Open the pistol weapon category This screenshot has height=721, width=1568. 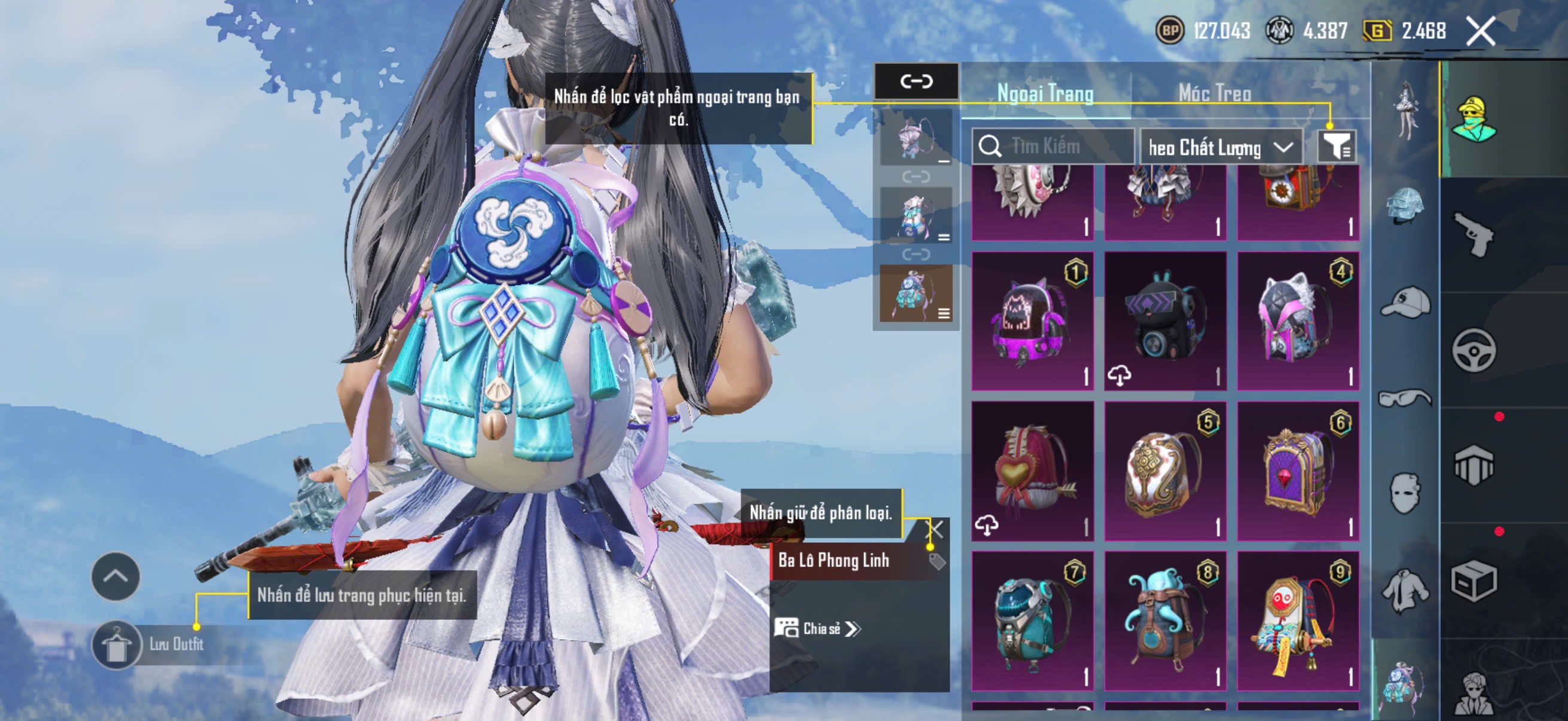[x=1473, y=235]
